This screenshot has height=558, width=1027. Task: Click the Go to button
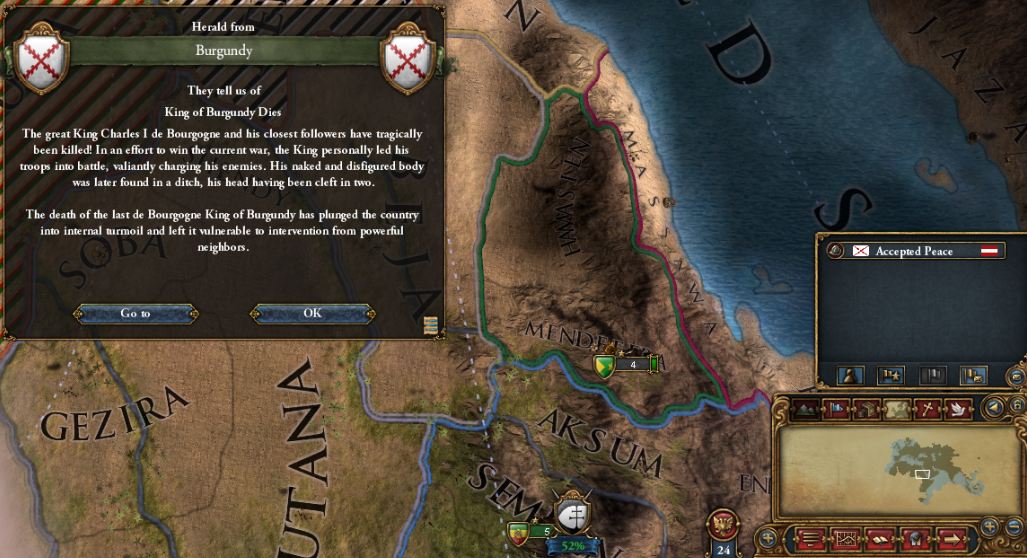135,313
